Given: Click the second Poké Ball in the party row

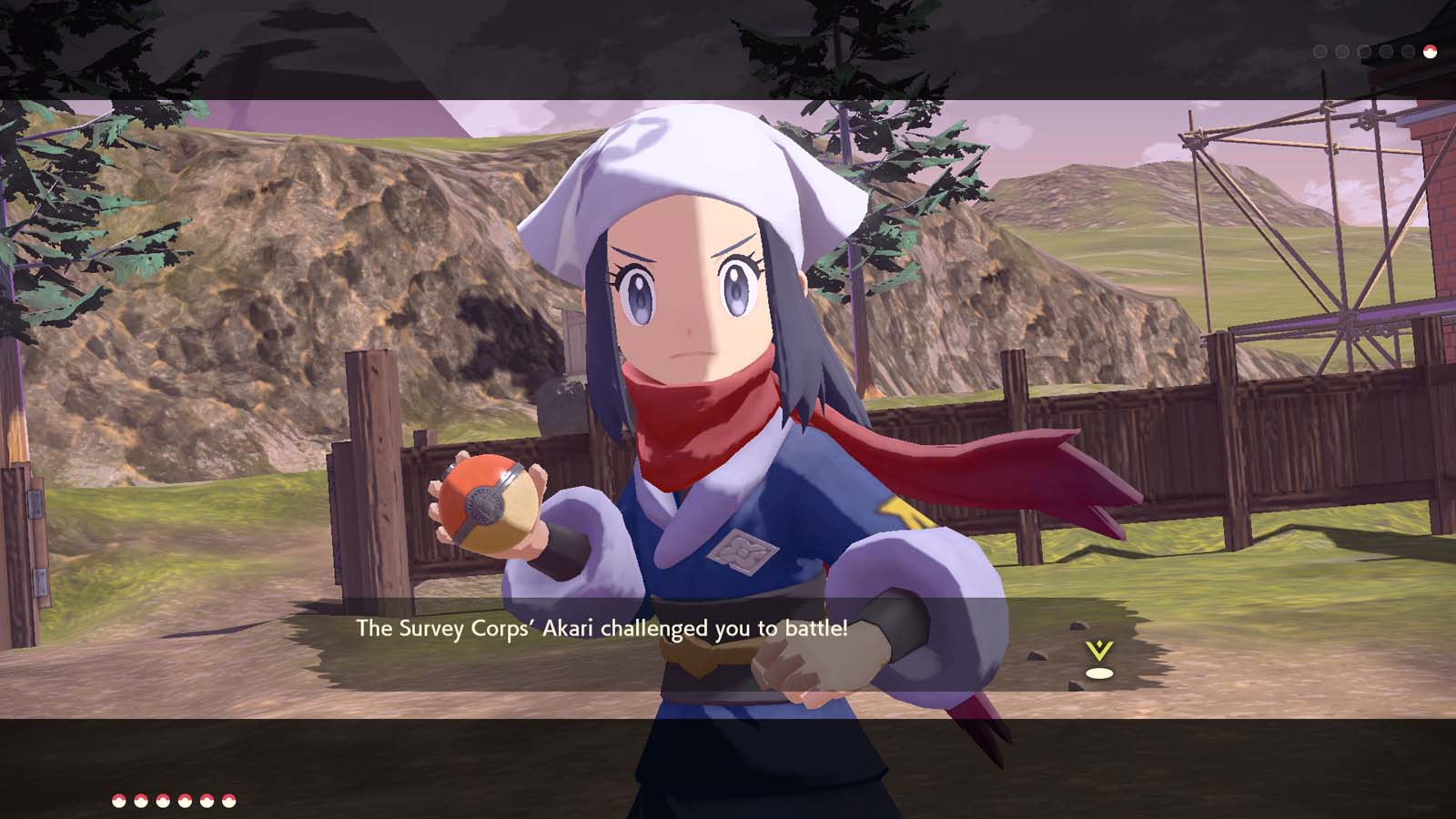Looking at the screenshot, I should pyautogui.click(x=139, y=800).
